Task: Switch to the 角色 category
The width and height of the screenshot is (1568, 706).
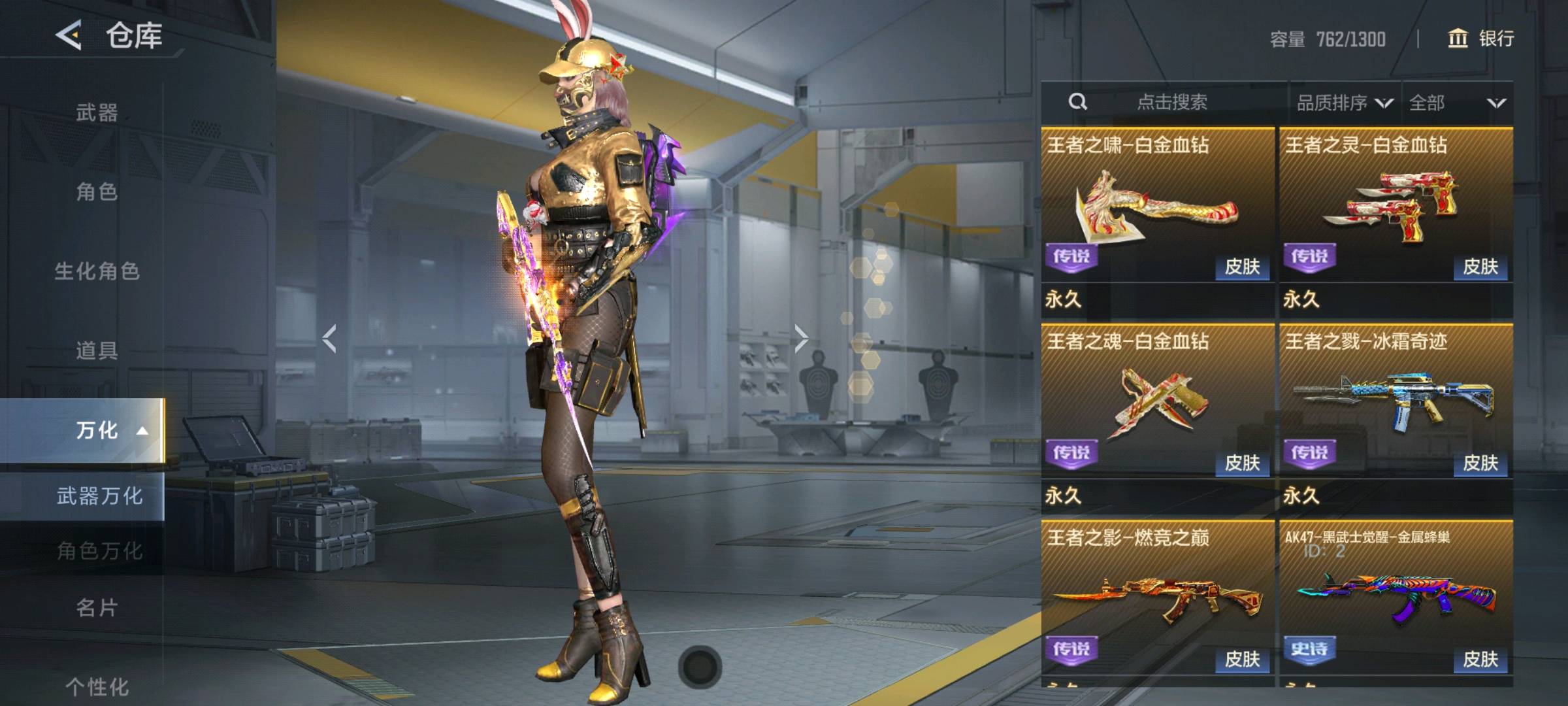Action: tap(97, 192)
